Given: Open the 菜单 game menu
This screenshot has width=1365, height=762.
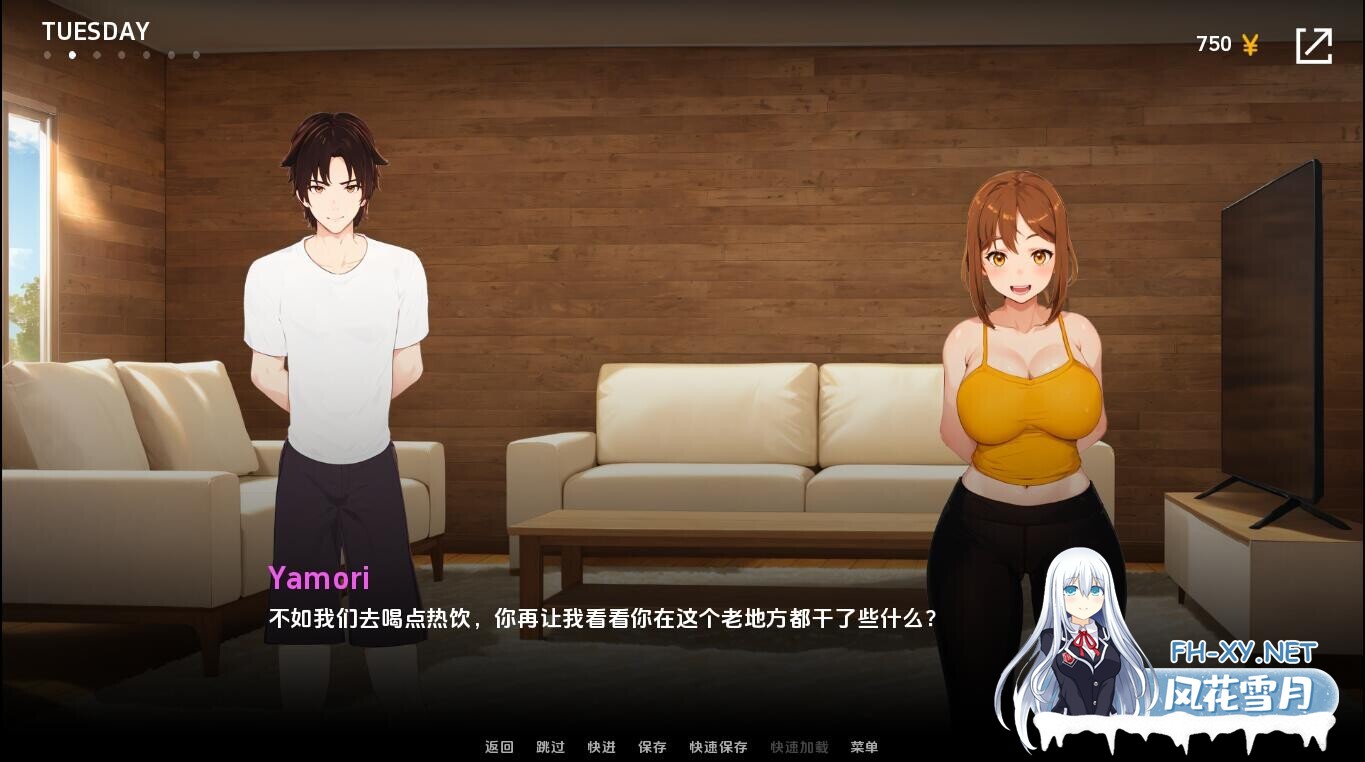Looking at the screenshot, I should 864,747.
